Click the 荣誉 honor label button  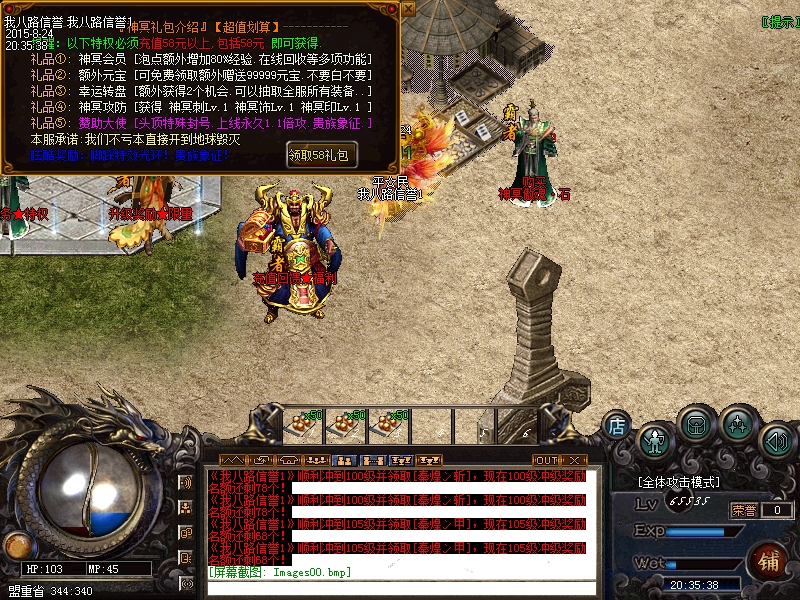click(x=743, y=510)
